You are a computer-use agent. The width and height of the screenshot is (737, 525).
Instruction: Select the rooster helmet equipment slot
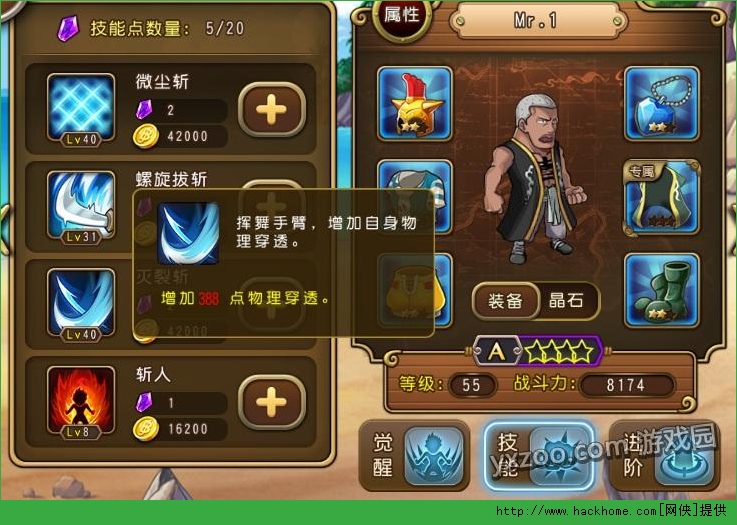(x=415, y=103)
